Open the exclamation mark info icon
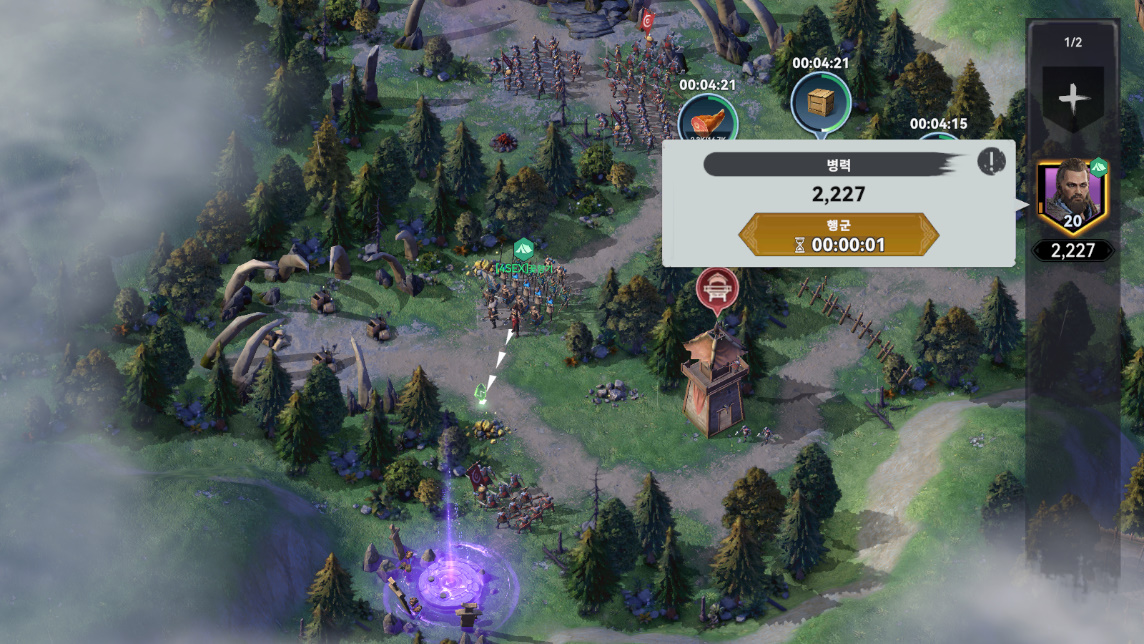This screenshot has height=644, width=1144. 991,161
